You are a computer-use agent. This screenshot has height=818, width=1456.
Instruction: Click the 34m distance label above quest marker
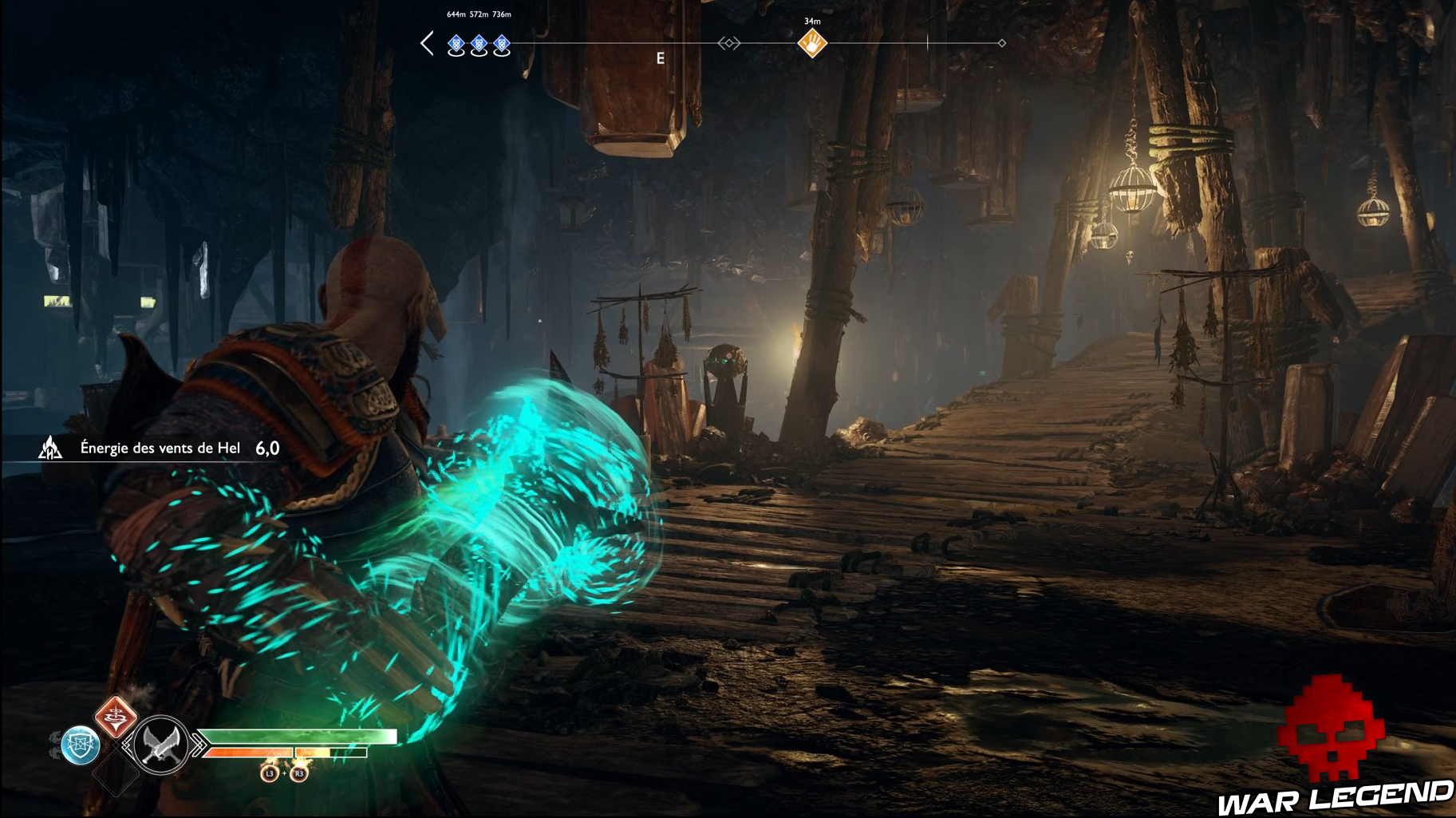[812, 21]
